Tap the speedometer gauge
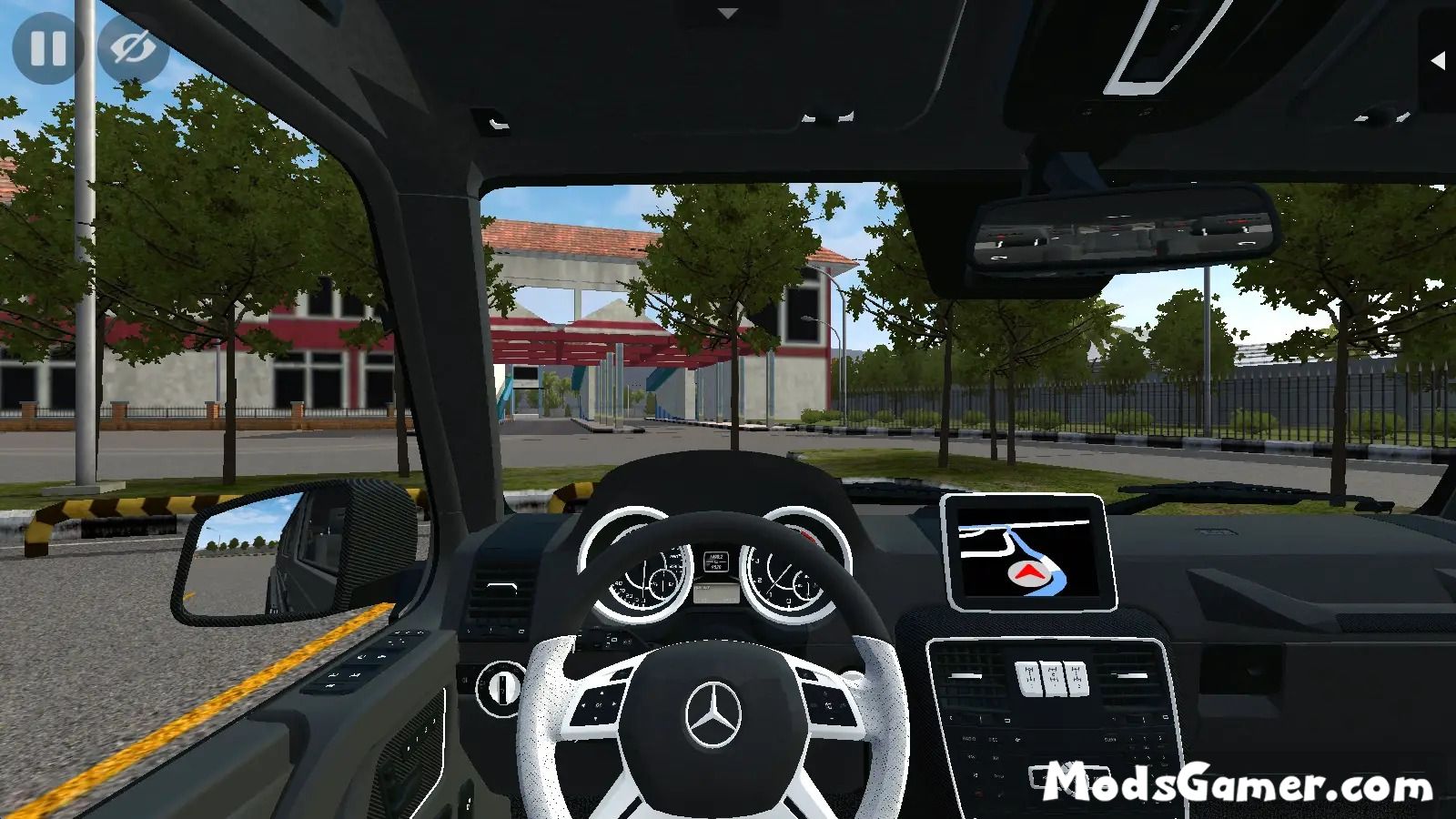This screenshot has width=1456, height=819. point(642,578)
